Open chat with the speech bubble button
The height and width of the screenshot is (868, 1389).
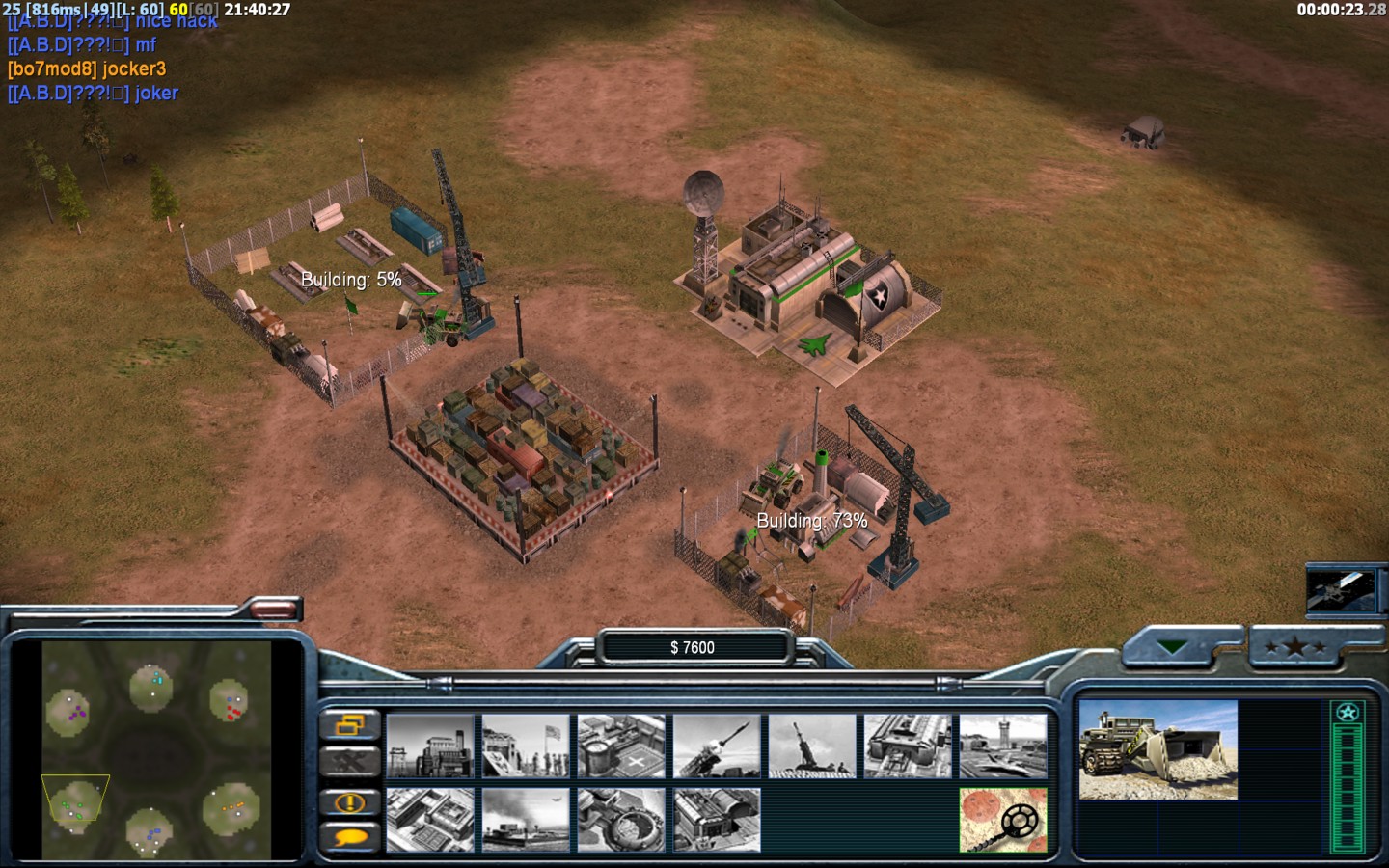[349, 837]
